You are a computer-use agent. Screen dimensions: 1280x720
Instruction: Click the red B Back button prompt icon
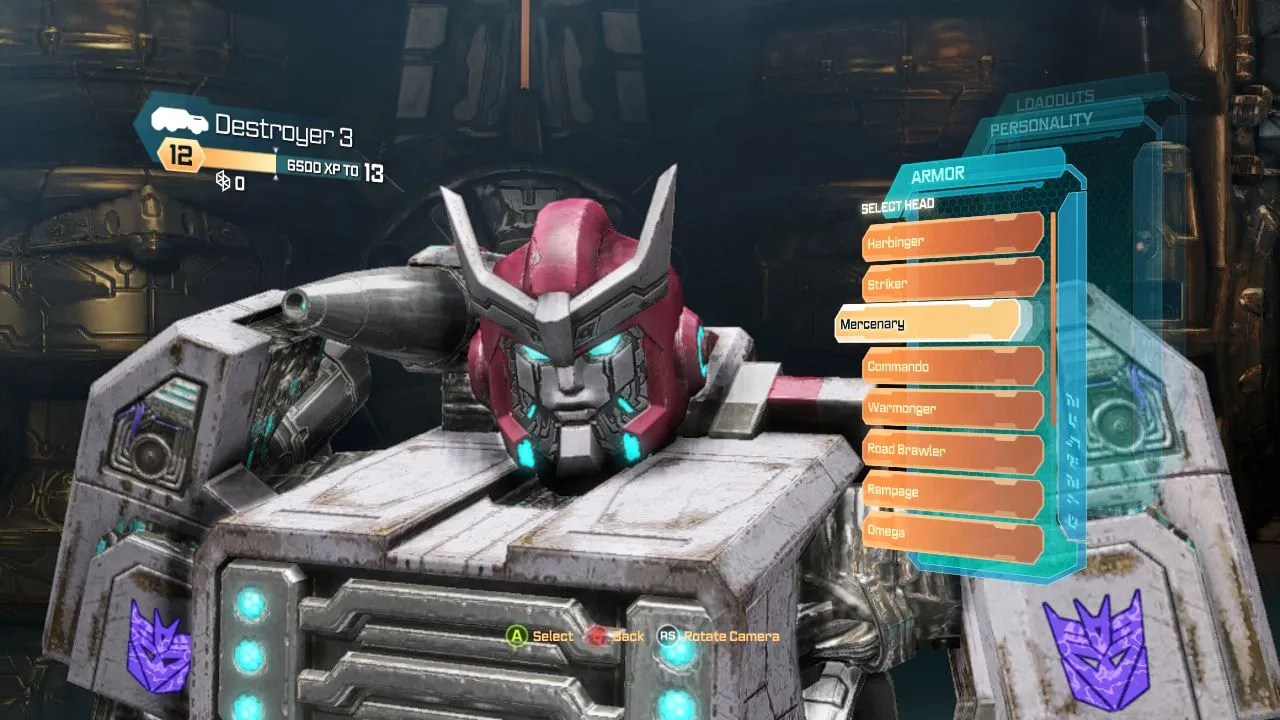pyautogui.click(x=597, y=636)
